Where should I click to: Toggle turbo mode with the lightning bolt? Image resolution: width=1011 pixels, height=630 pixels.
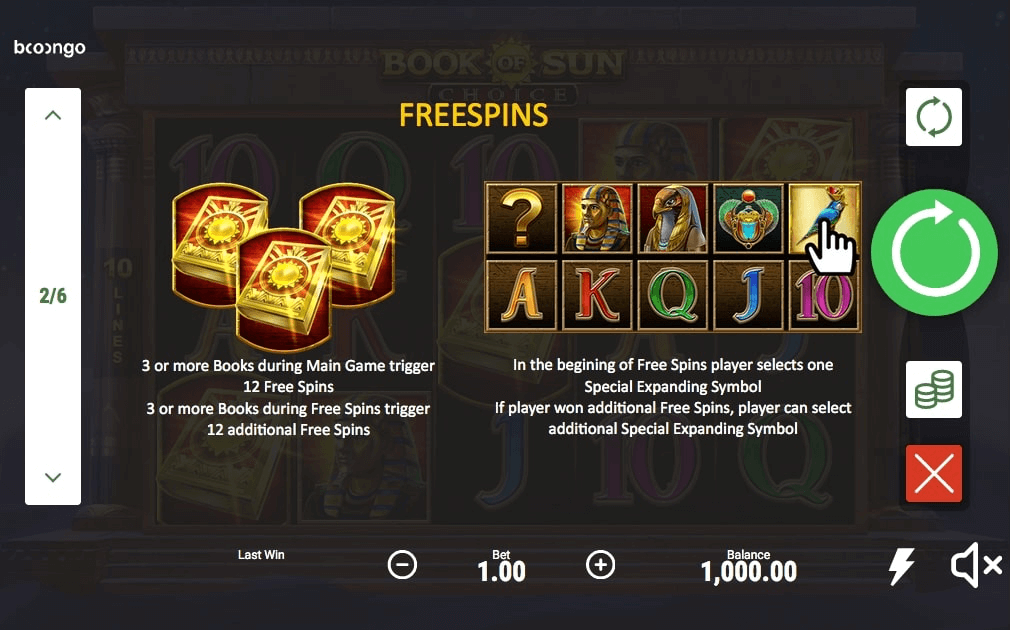901,567
